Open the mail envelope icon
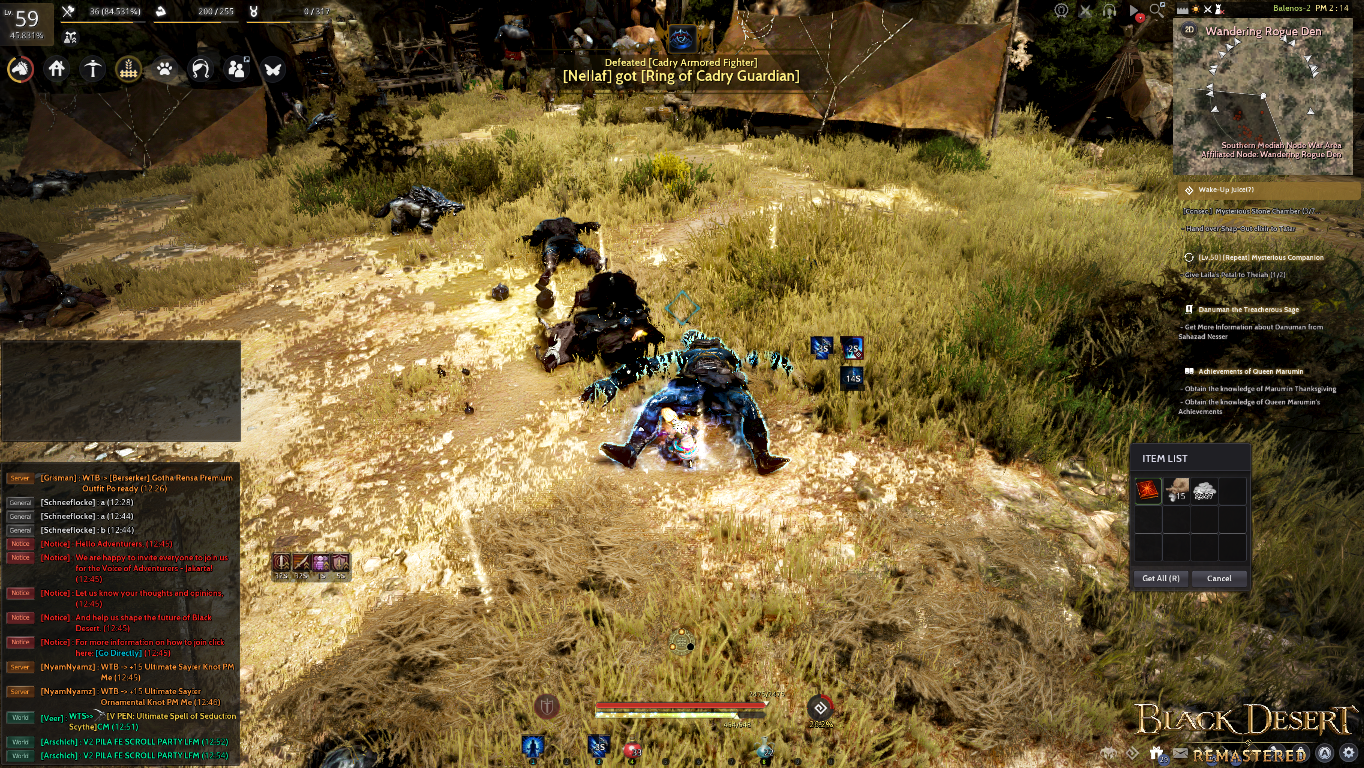 pyautogui.click(x=1180, y=752)
